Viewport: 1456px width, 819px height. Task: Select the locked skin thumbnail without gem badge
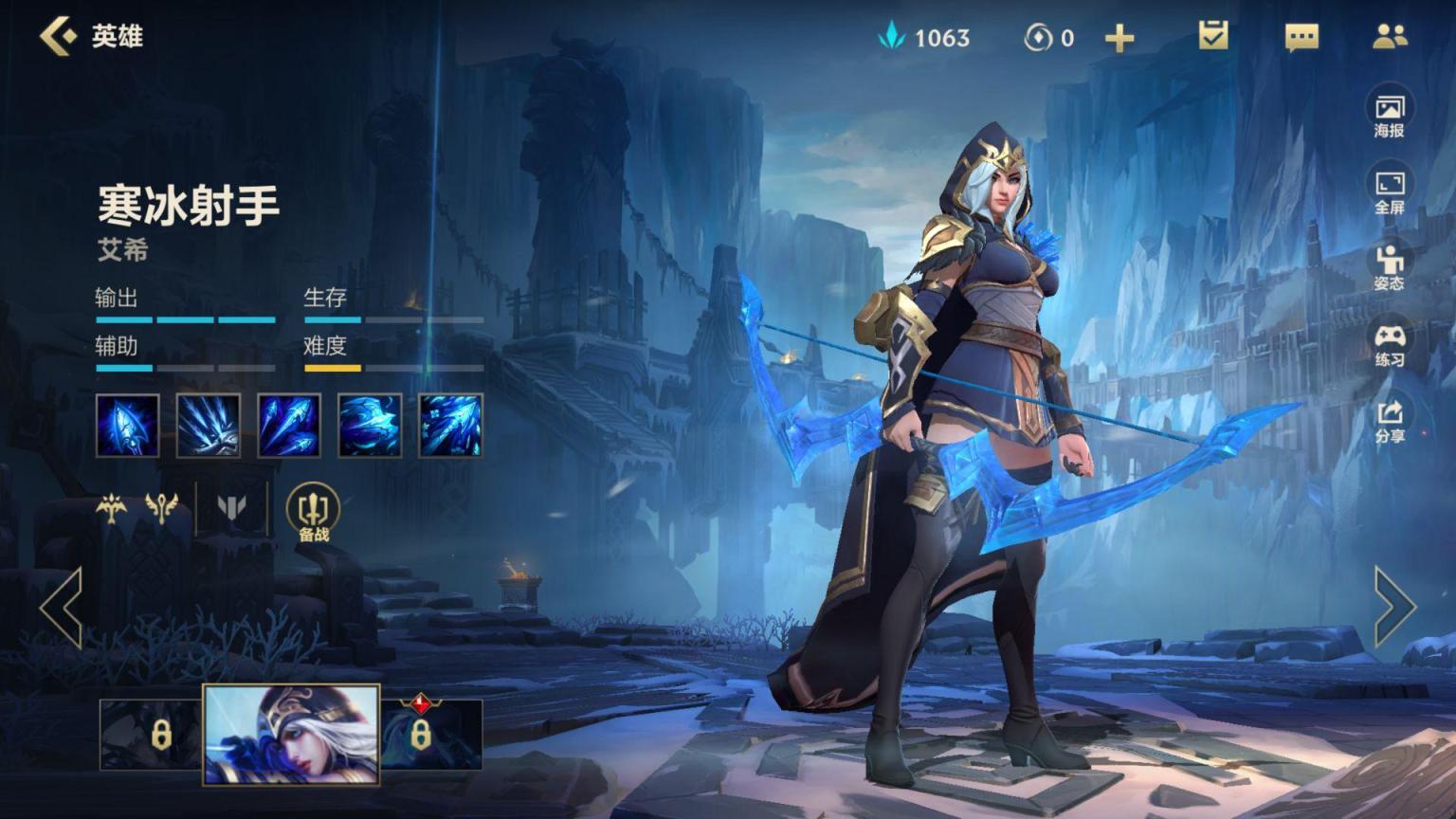point(152,735)
